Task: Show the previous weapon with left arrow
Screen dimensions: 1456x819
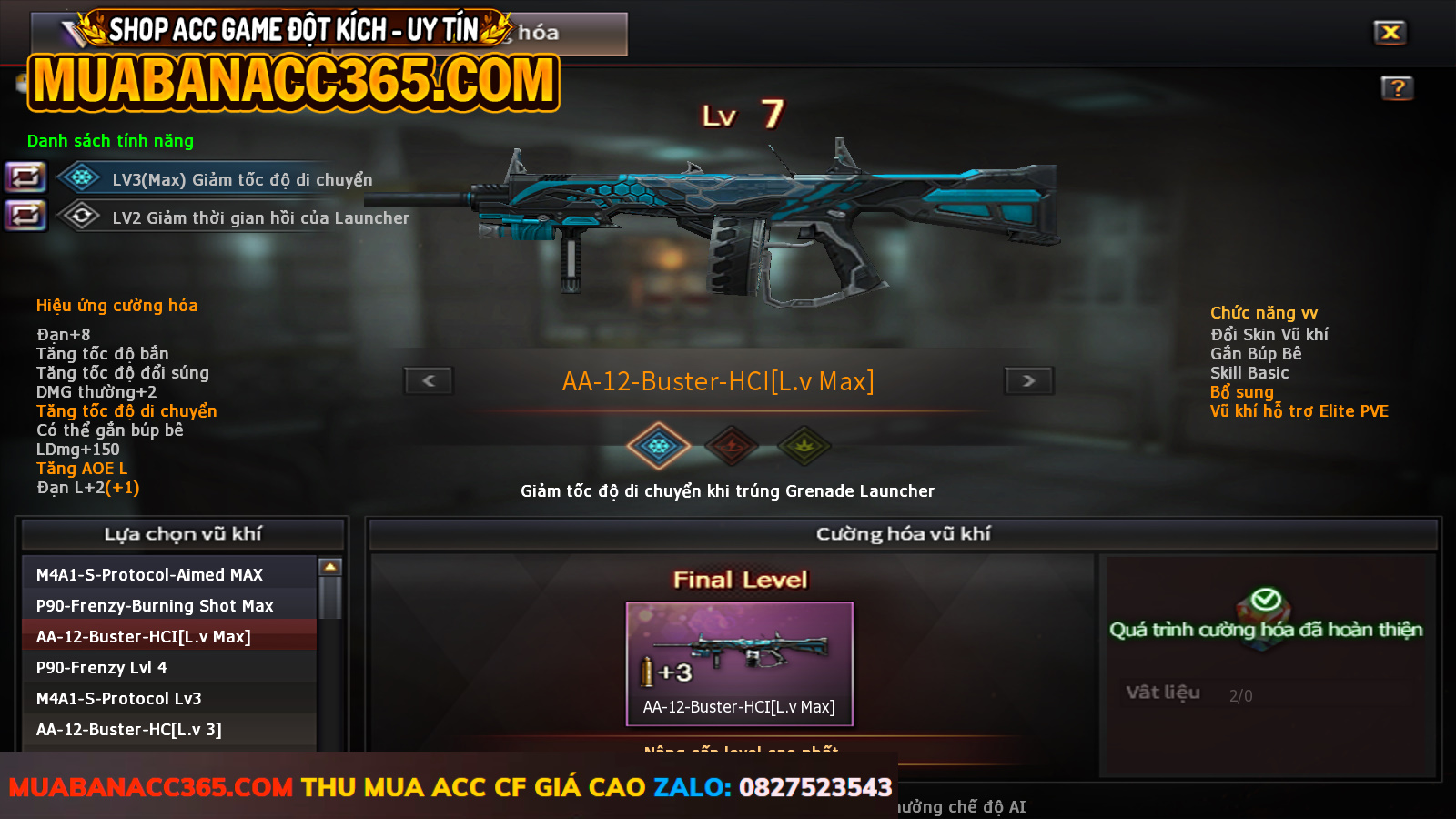Action: point(429,380)
